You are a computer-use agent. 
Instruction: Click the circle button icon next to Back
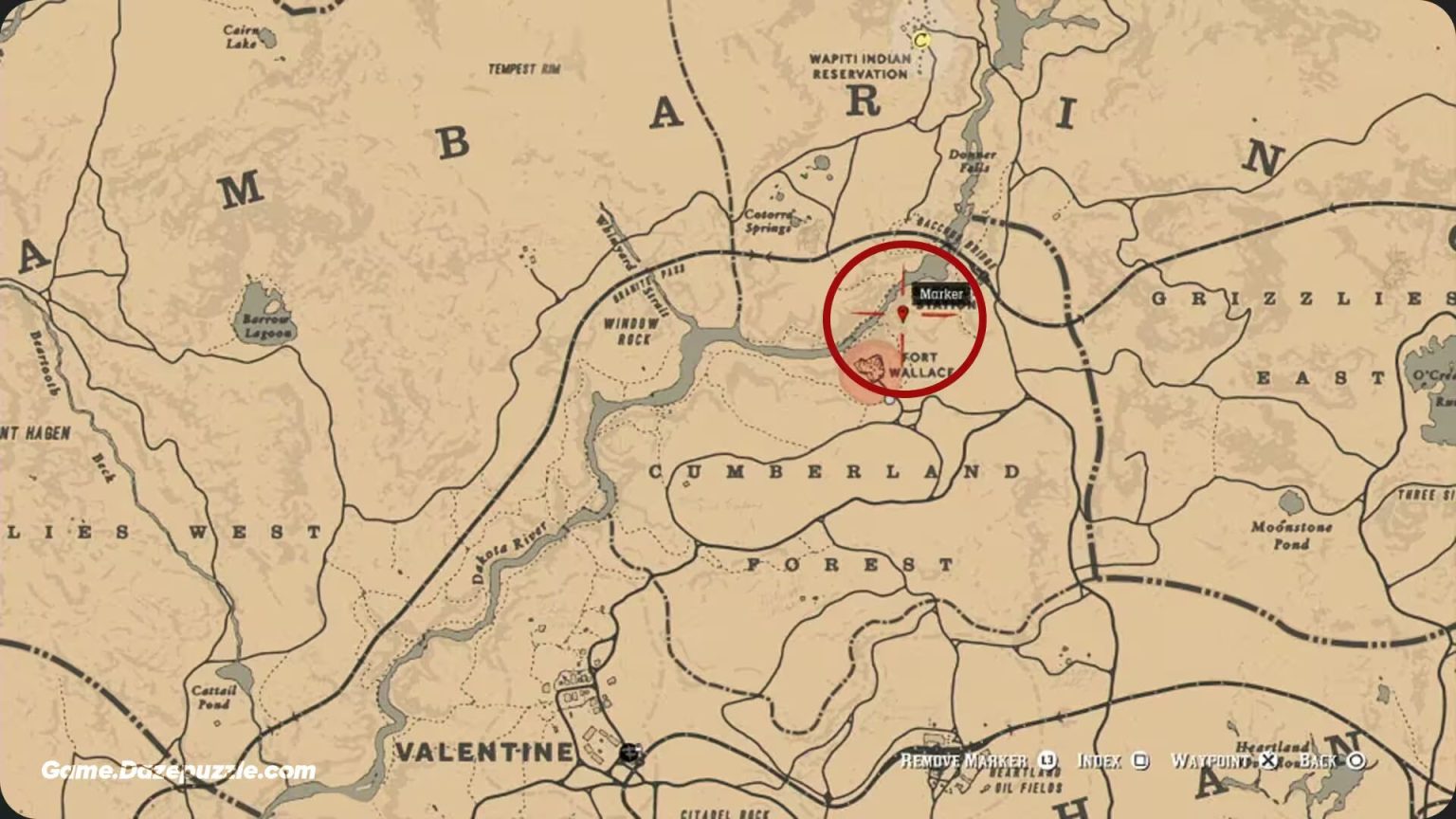pos(1358,760)
